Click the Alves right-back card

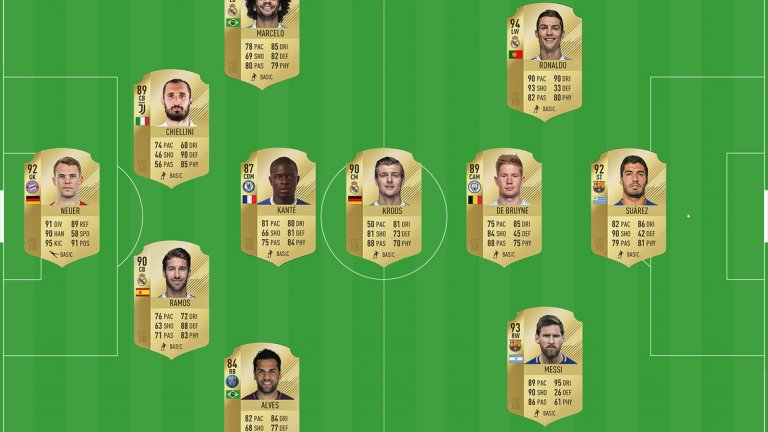click(262, 390)
